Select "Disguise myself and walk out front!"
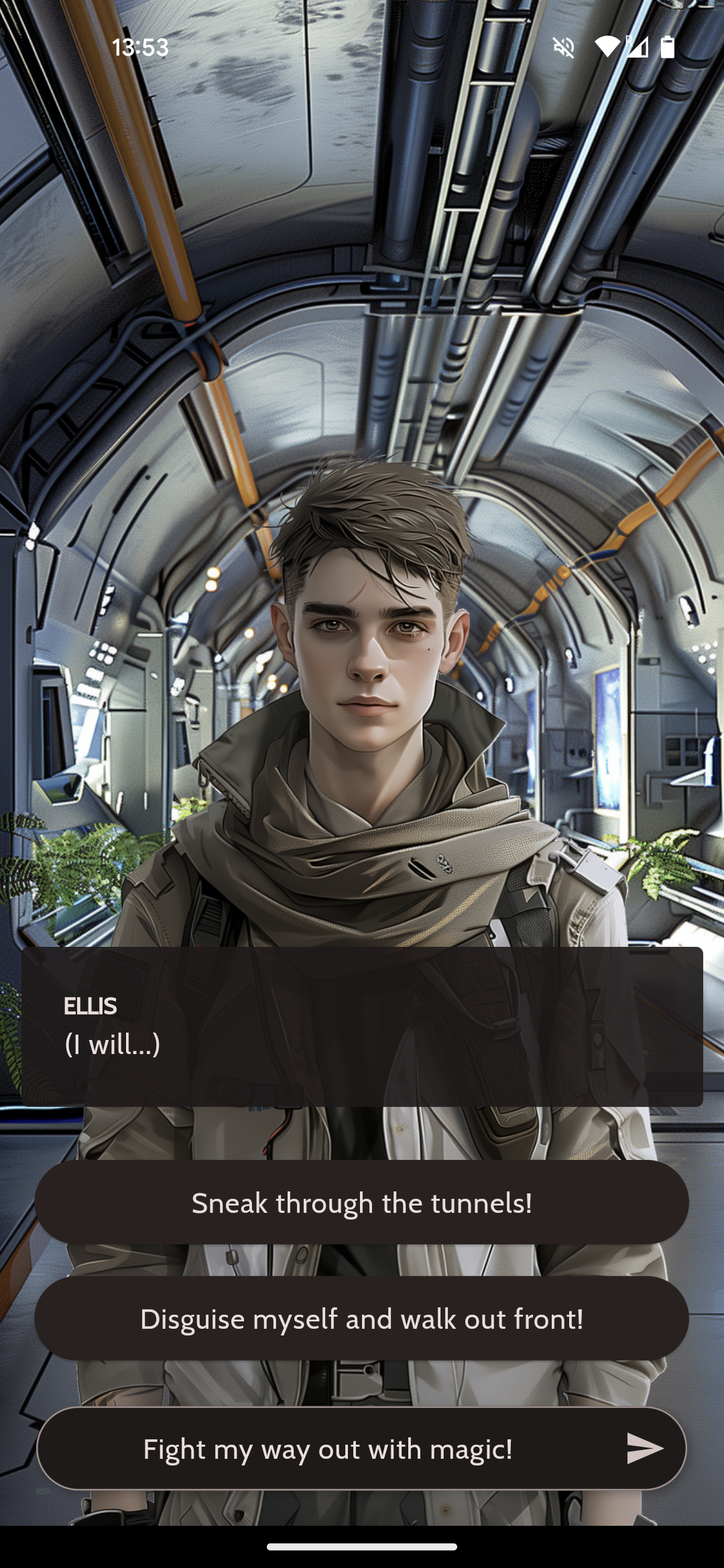Image resolution: width=724 pixels, height=1568 pixels. [361, 1319]
